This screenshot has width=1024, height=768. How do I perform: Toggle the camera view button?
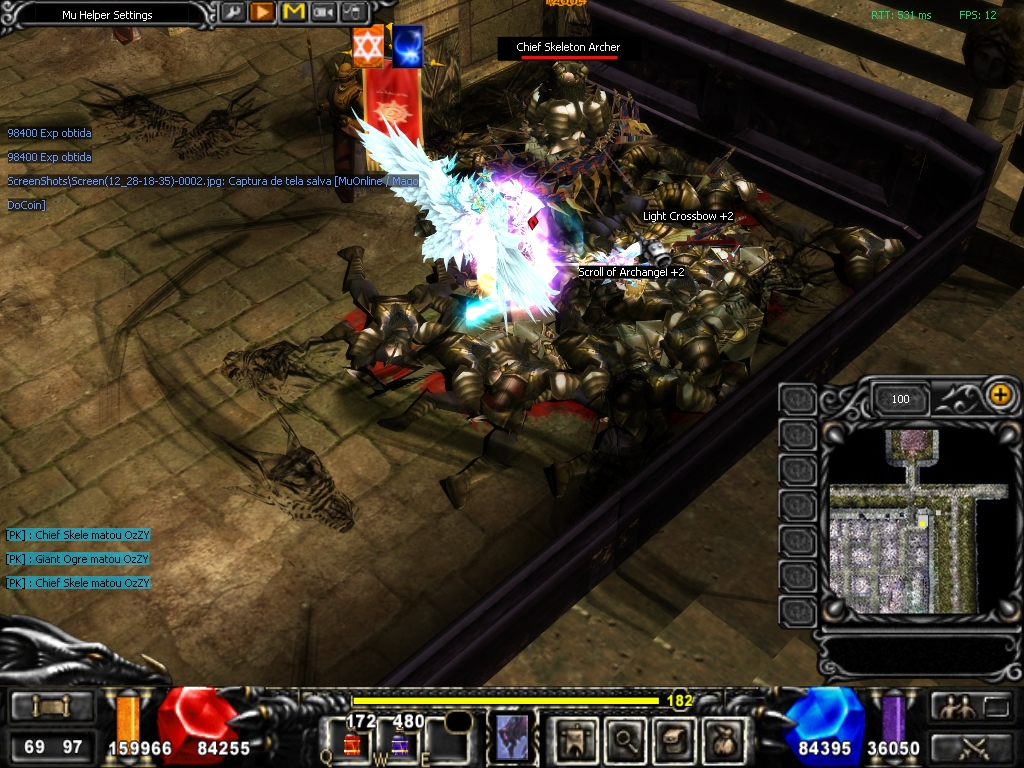click(323, 13)
